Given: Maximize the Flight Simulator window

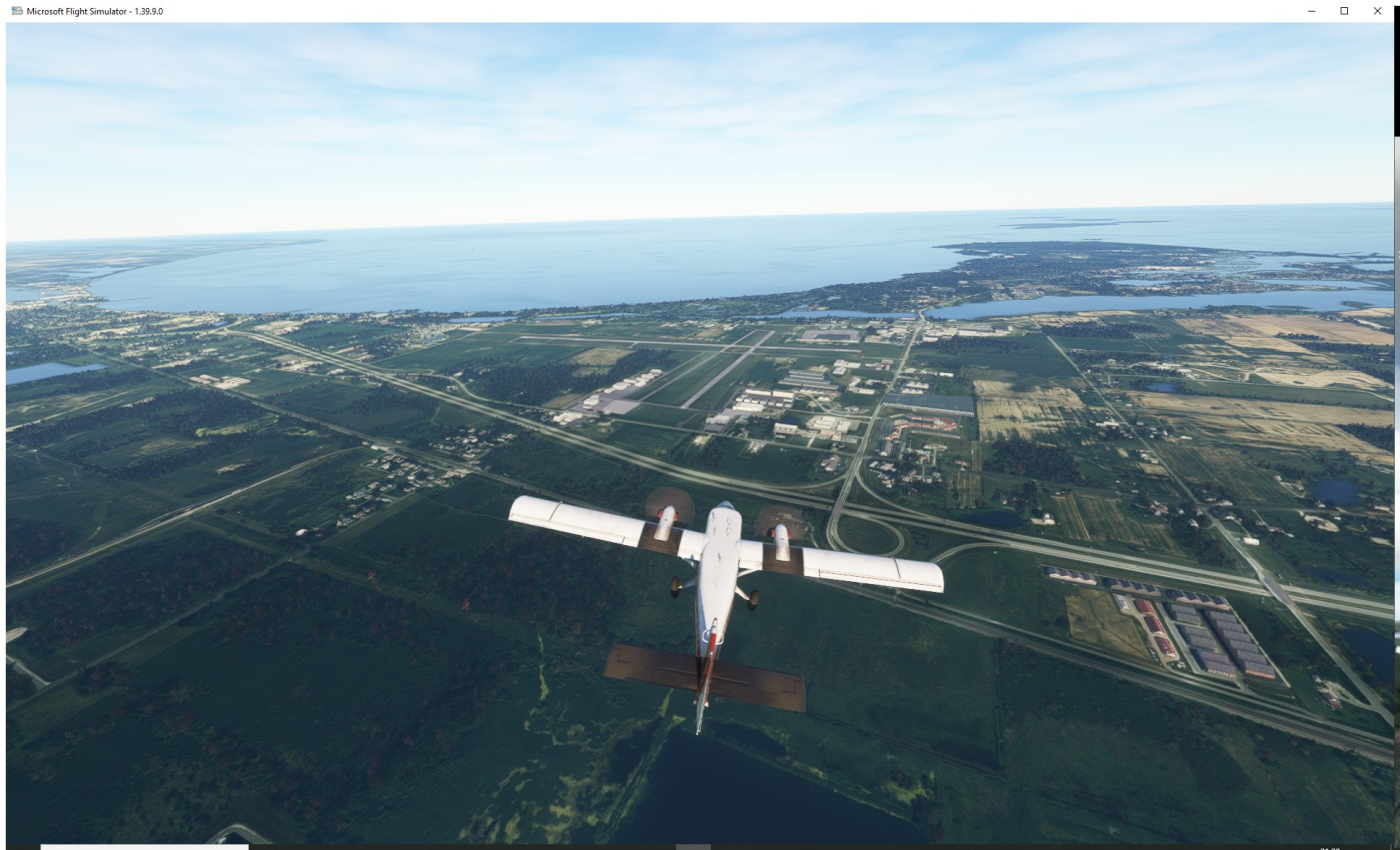Looking at the screenshot, I should (1344, 11).
